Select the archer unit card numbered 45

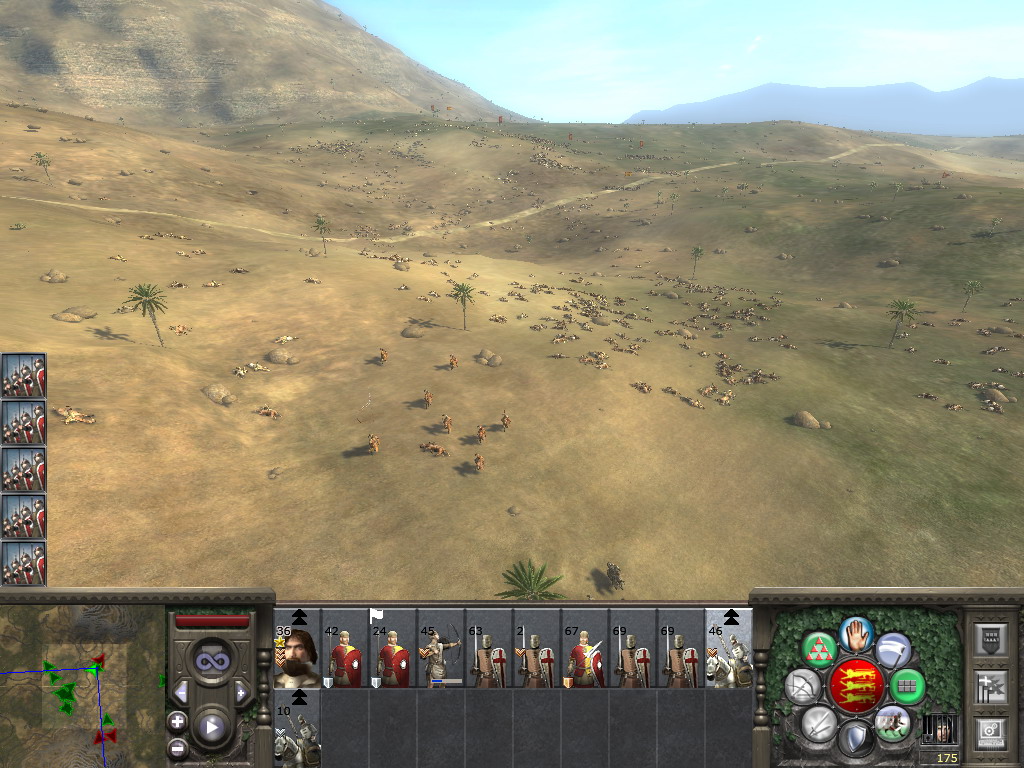[440, 656]
